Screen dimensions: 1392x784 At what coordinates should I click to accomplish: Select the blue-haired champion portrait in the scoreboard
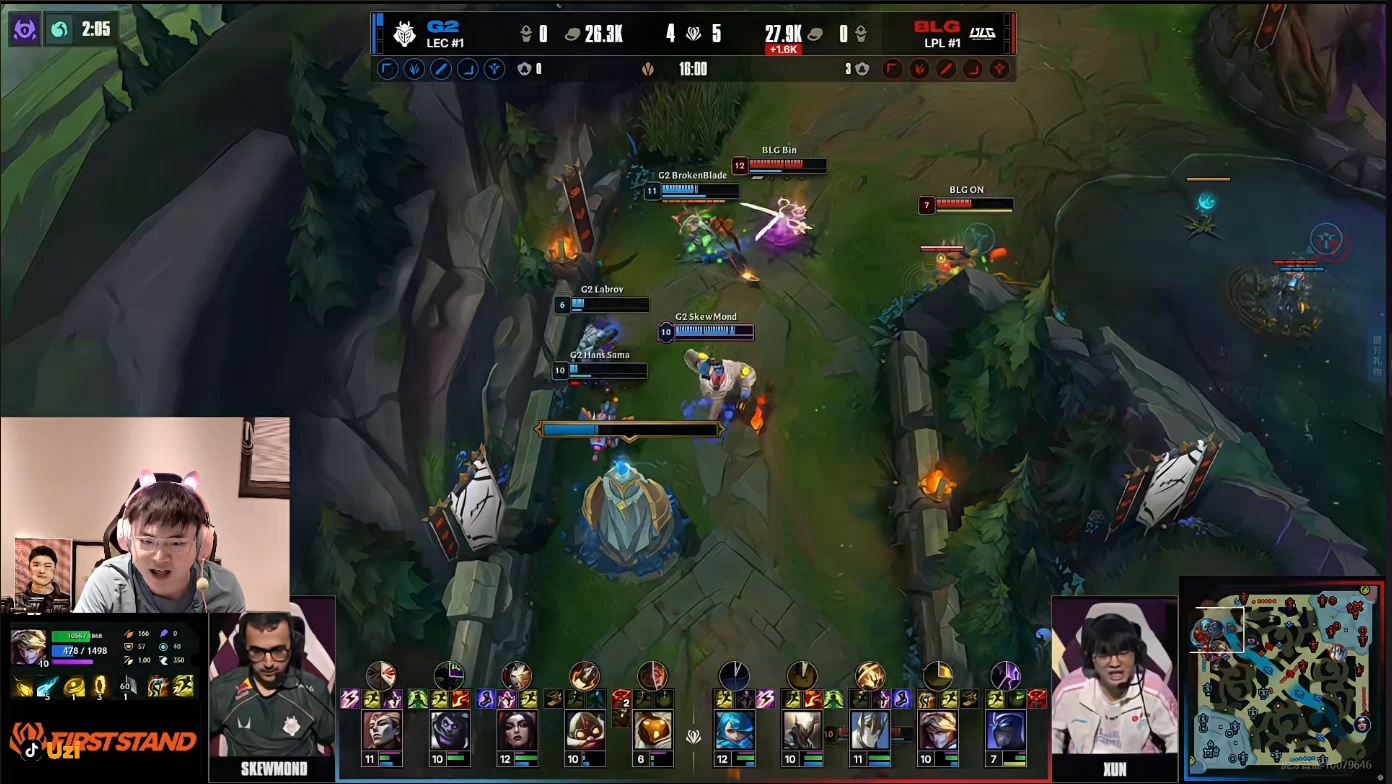click(x=734, y=730)
